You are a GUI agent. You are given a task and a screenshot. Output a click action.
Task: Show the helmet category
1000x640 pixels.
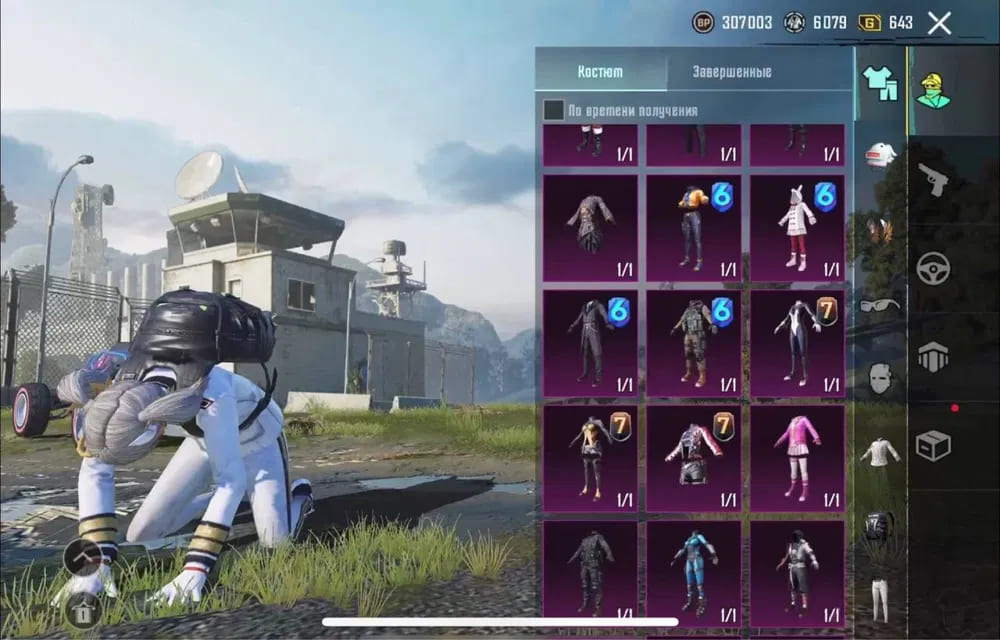(880, 156)
